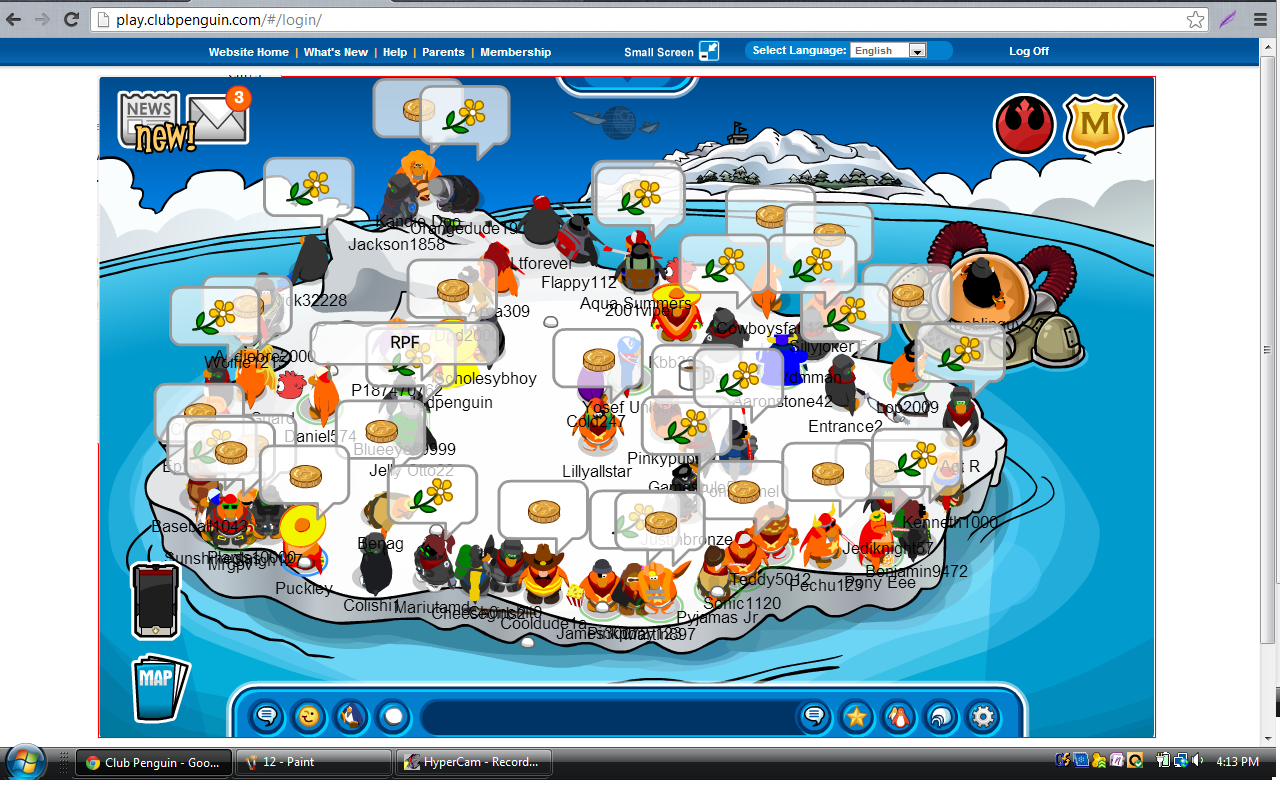This screenshot has height=800, width=1280.
Task: Open the penguin actions menu
Action: (351, 716)
